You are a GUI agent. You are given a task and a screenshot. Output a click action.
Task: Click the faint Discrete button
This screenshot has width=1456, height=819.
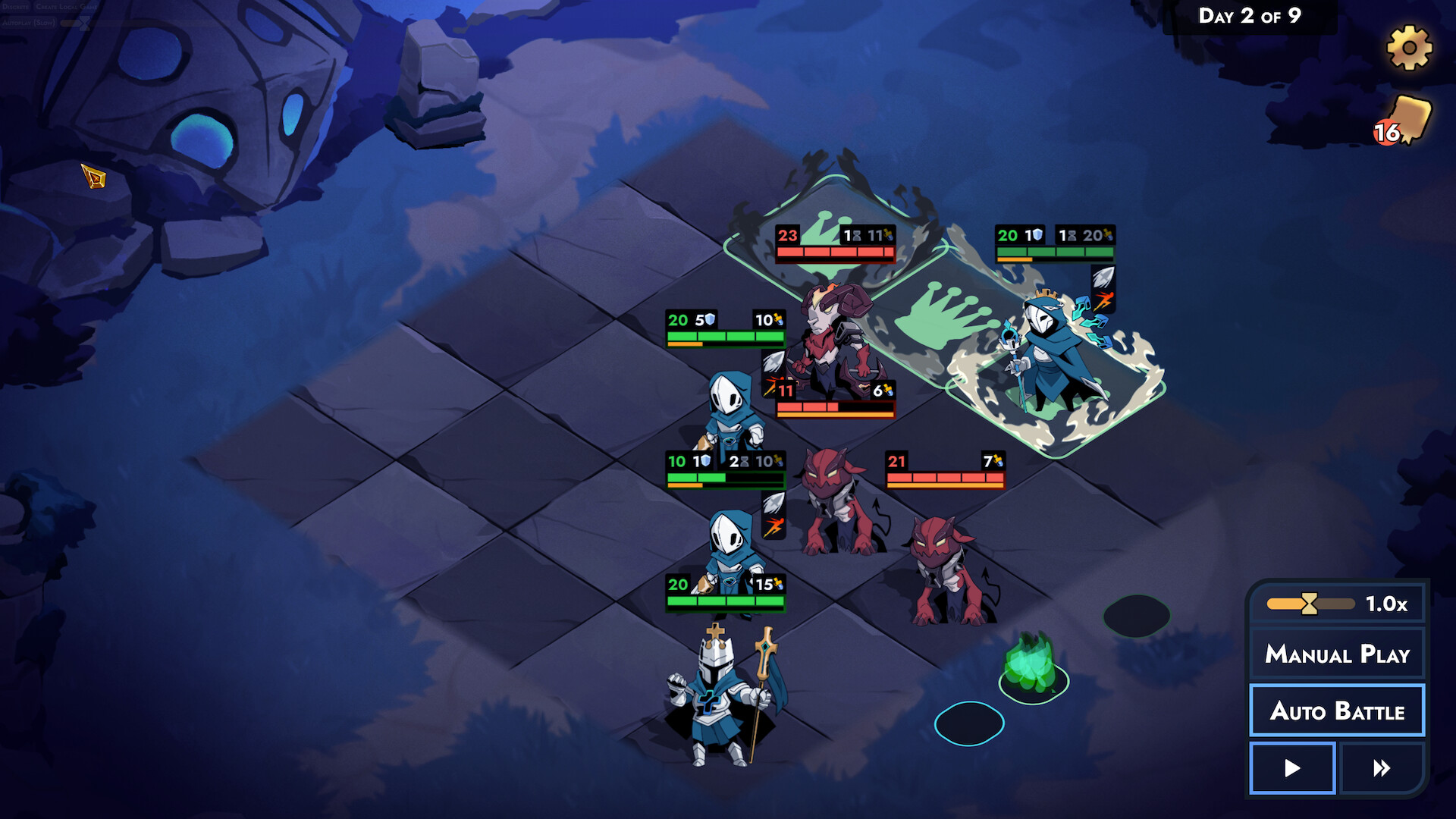point(15,7)
